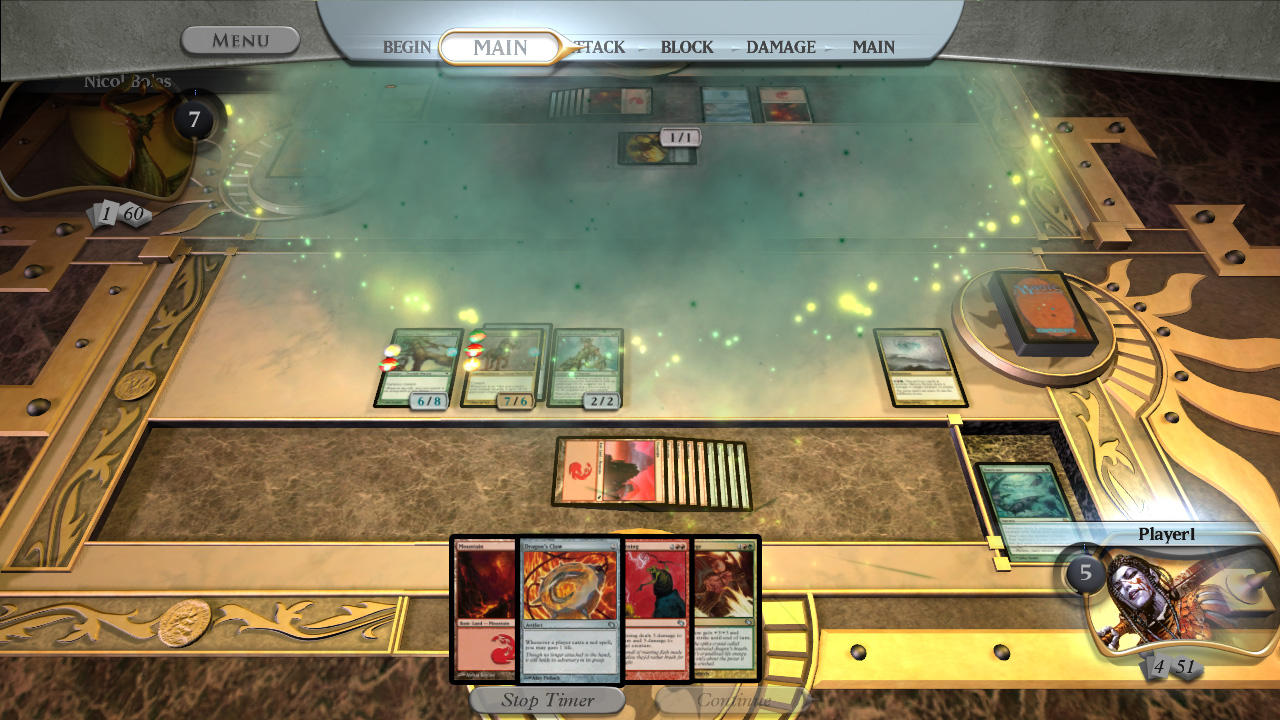Click Nicol Bolas's life total badge showing 7
1280x720 pixels.
pyautogui.click(x=197, y=117)
